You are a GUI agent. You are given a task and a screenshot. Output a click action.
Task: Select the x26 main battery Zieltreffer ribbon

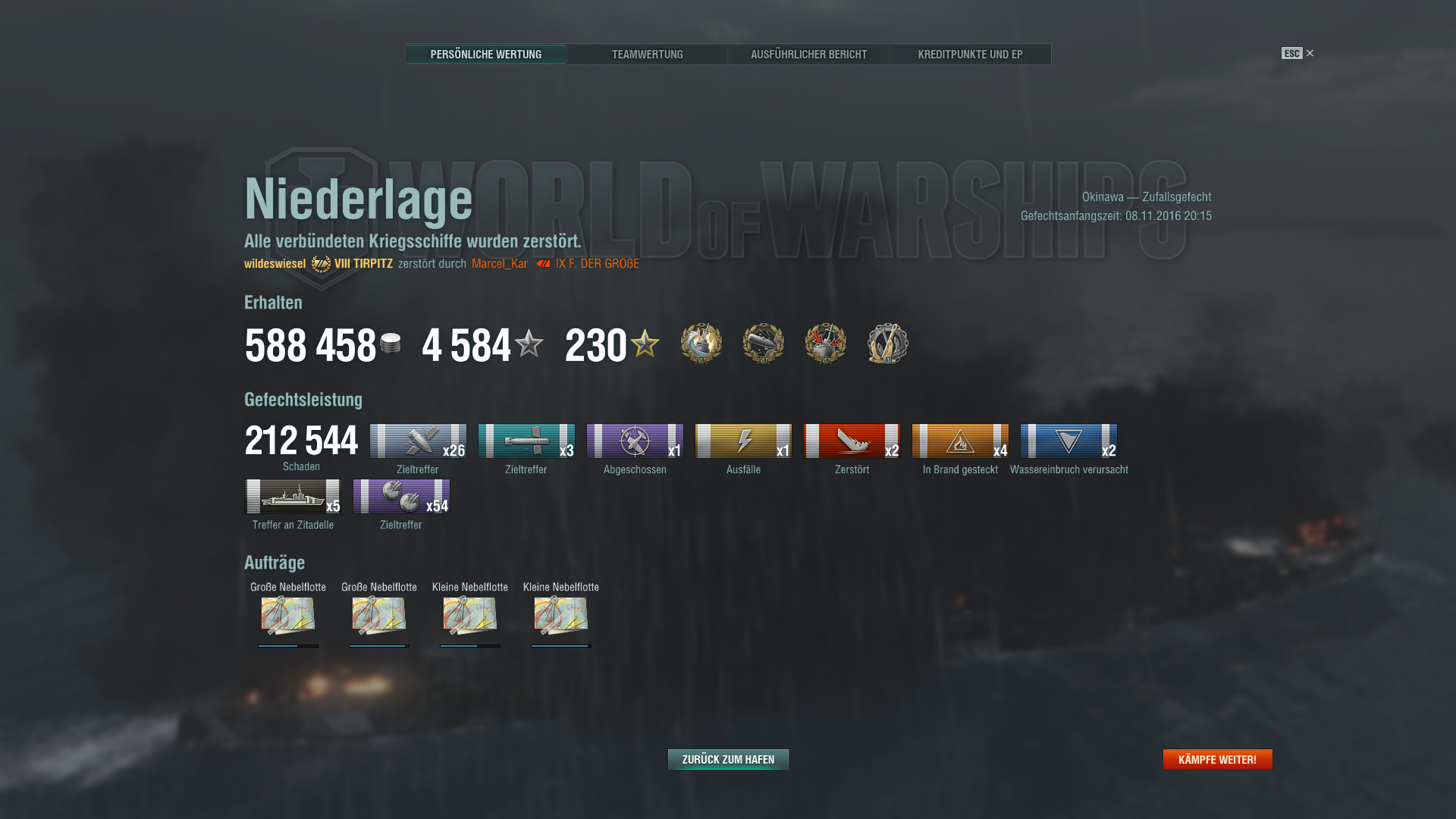[x=418, y=441]
